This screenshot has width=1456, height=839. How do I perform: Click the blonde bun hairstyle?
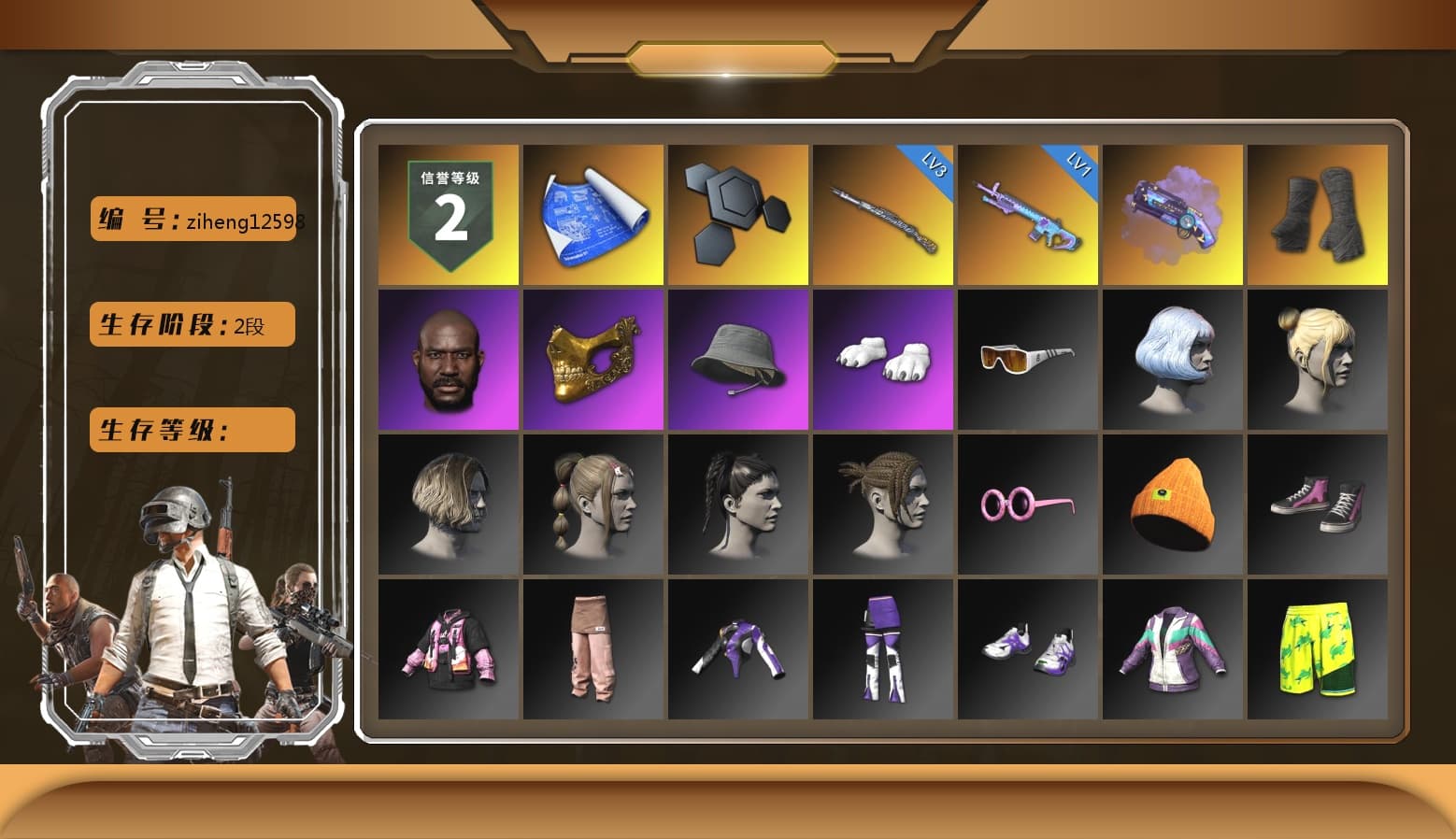point(1318,360)
